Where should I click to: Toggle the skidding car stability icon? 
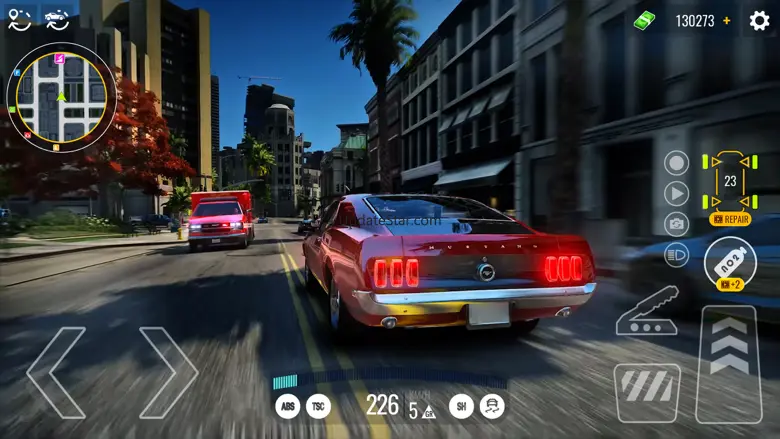[x=492, y=405]
